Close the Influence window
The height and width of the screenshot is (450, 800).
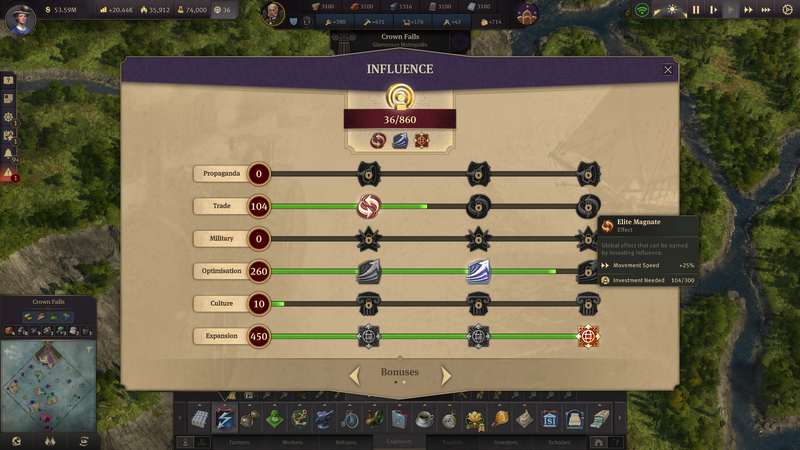tap(668, 70)
